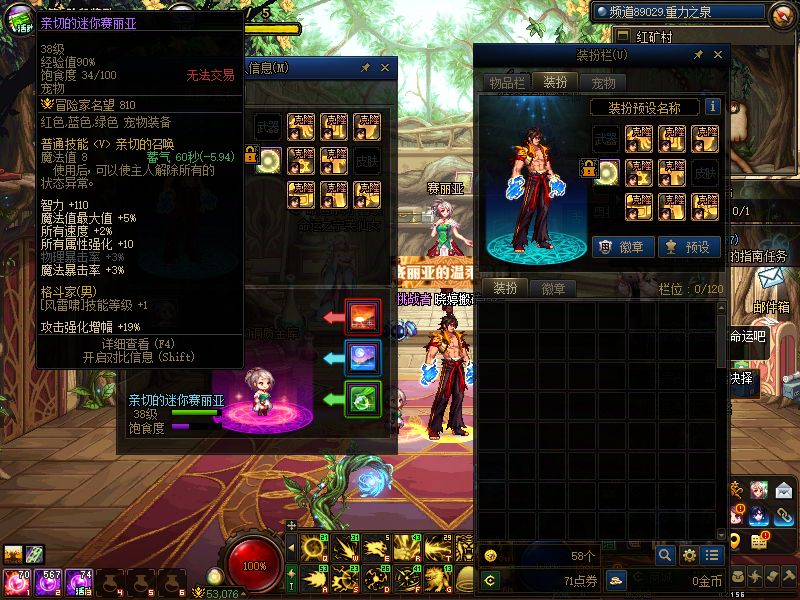Image resolution: width=800 pixels, height=600 pixels.
Task: Click the glowing ring aura slot
Action: pos(606,174)
